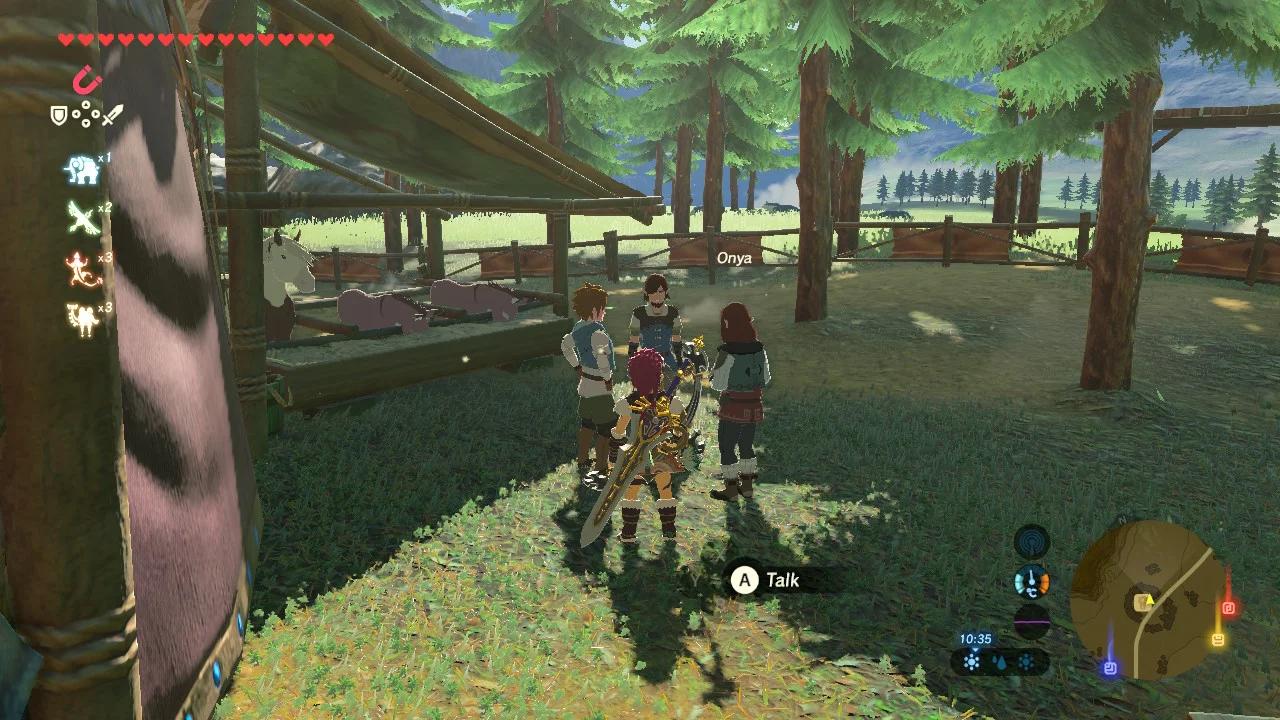Activate the green bird champion ability
1280x720 pixels.
82,218
